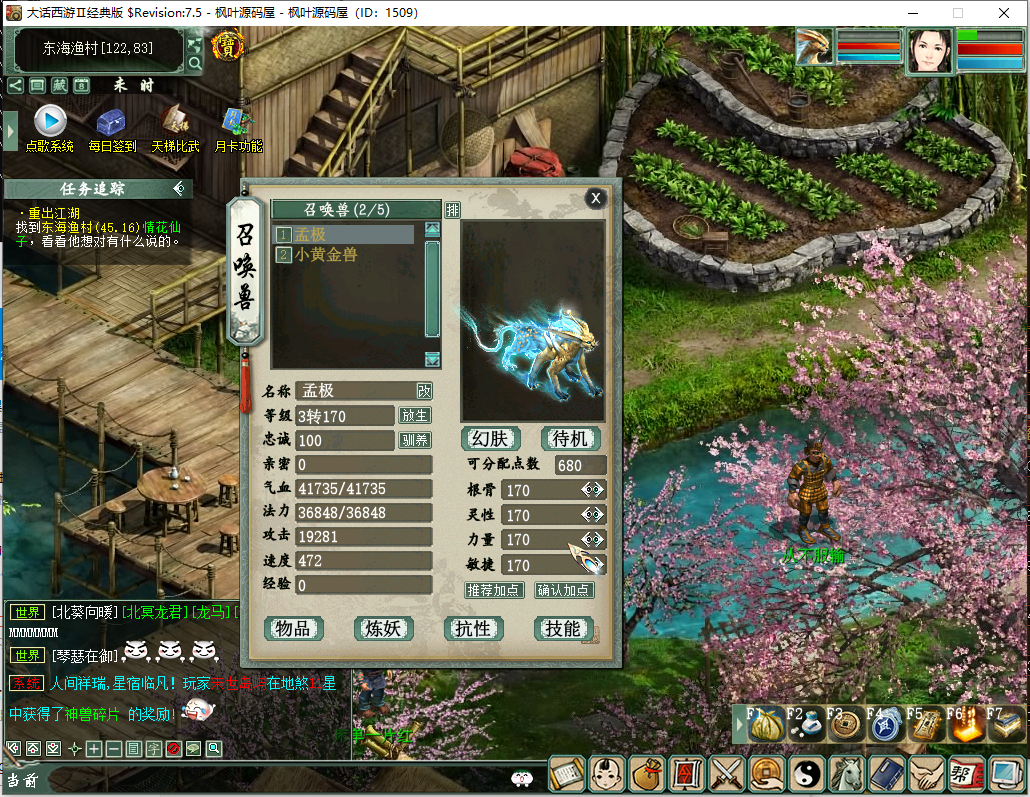Open the yin-yang icon in the bottom bar
1030x797 pixels.
806,773
